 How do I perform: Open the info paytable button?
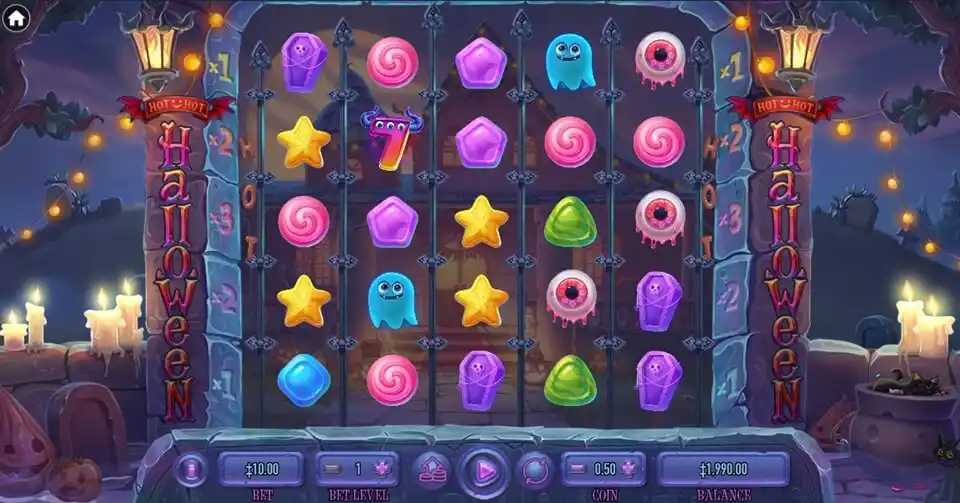[190, 468]
